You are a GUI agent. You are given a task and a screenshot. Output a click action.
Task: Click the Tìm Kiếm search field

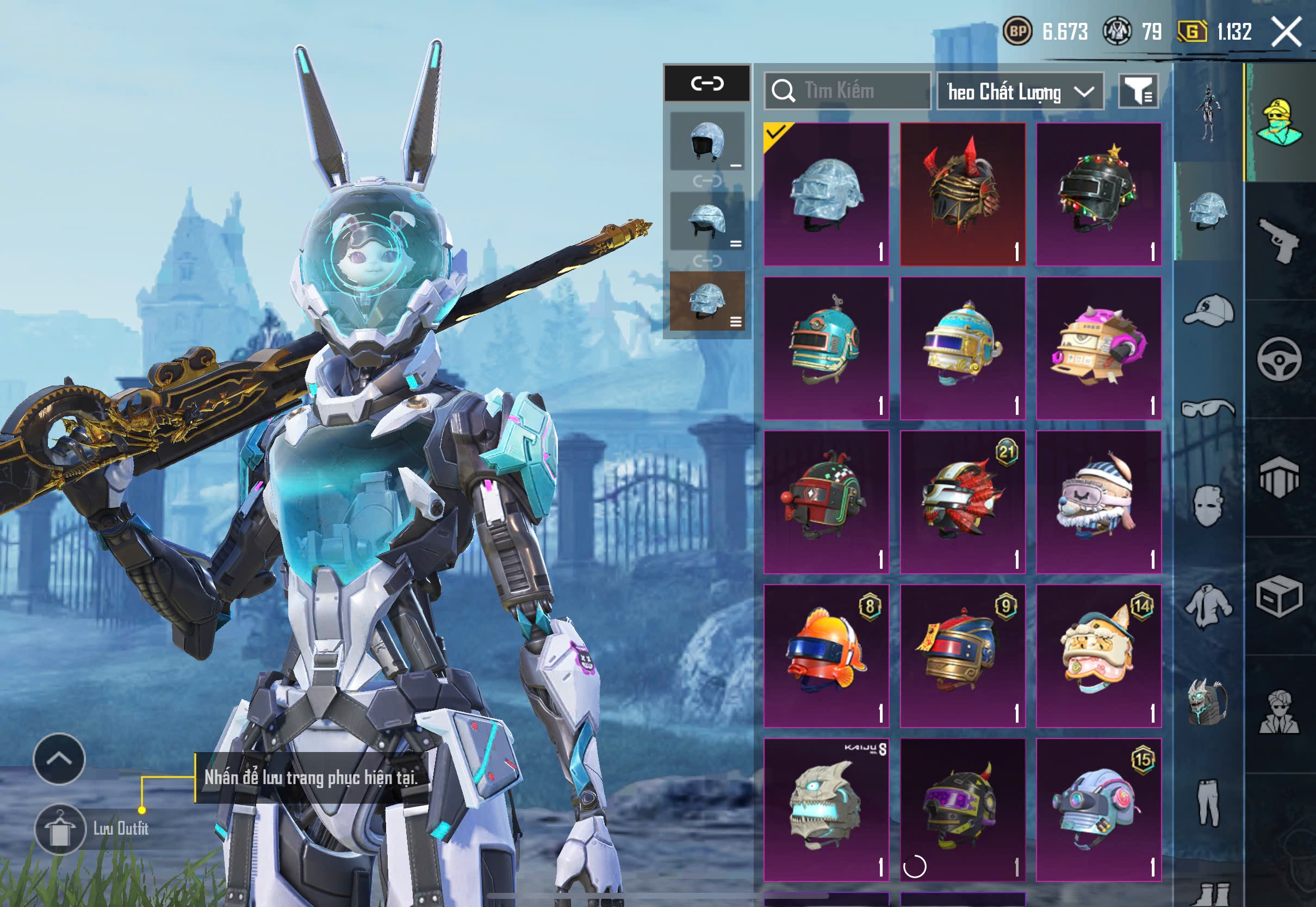pyautogui.click(x=847, y=91)
